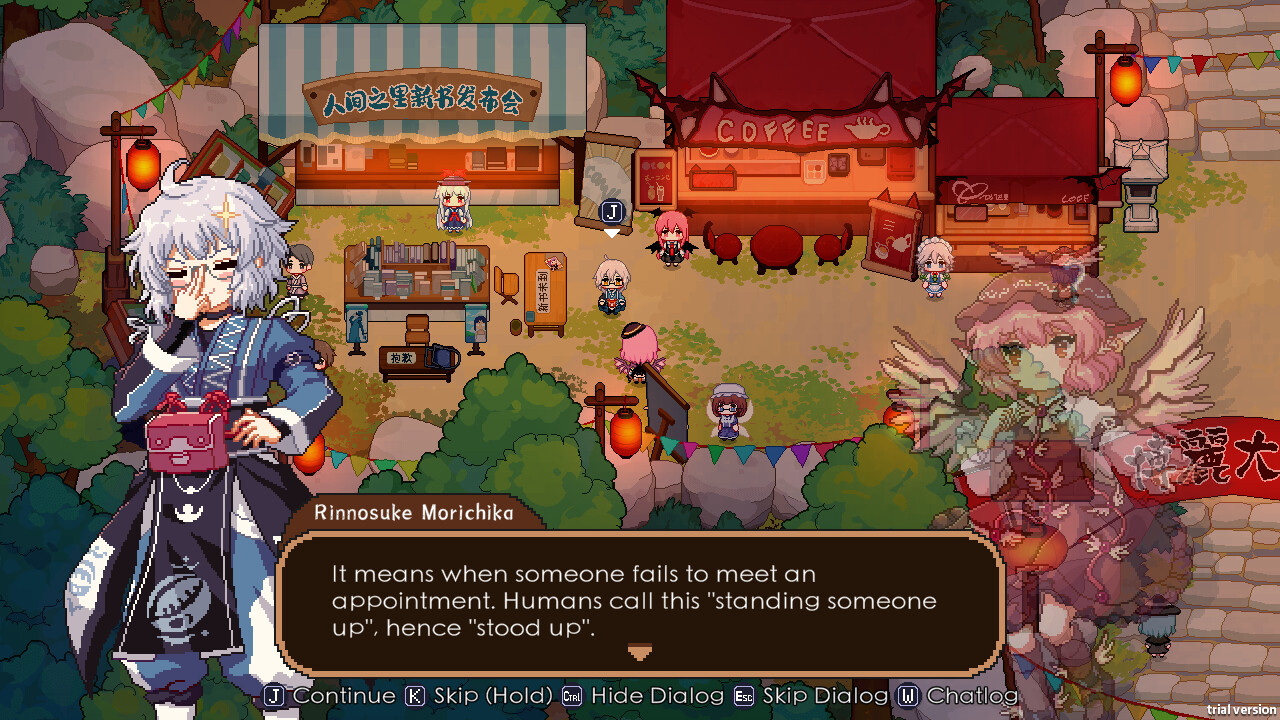Screen dimensions: 1280x720
Task: Click the Ctrl key icon for Hide Dialog
Action: click(570, 696)
